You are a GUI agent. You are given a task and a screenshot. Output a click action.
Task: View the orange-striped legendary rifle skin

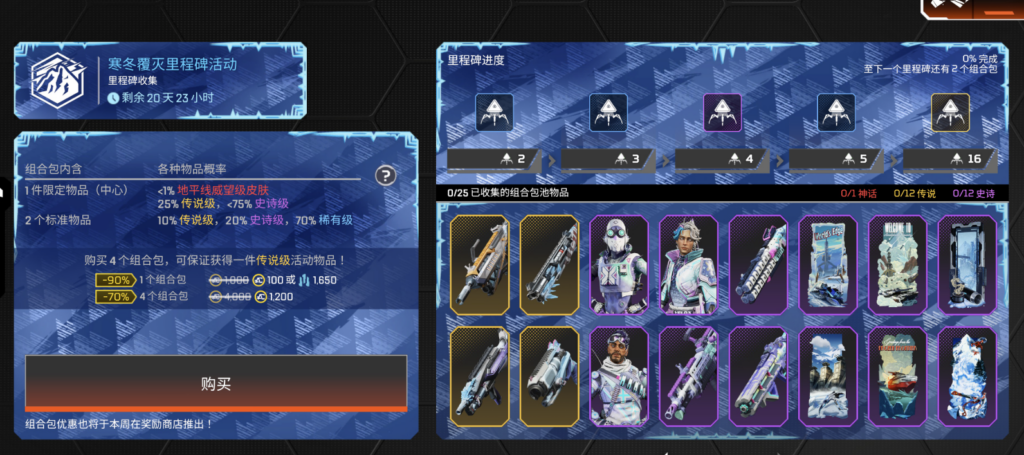480,264
